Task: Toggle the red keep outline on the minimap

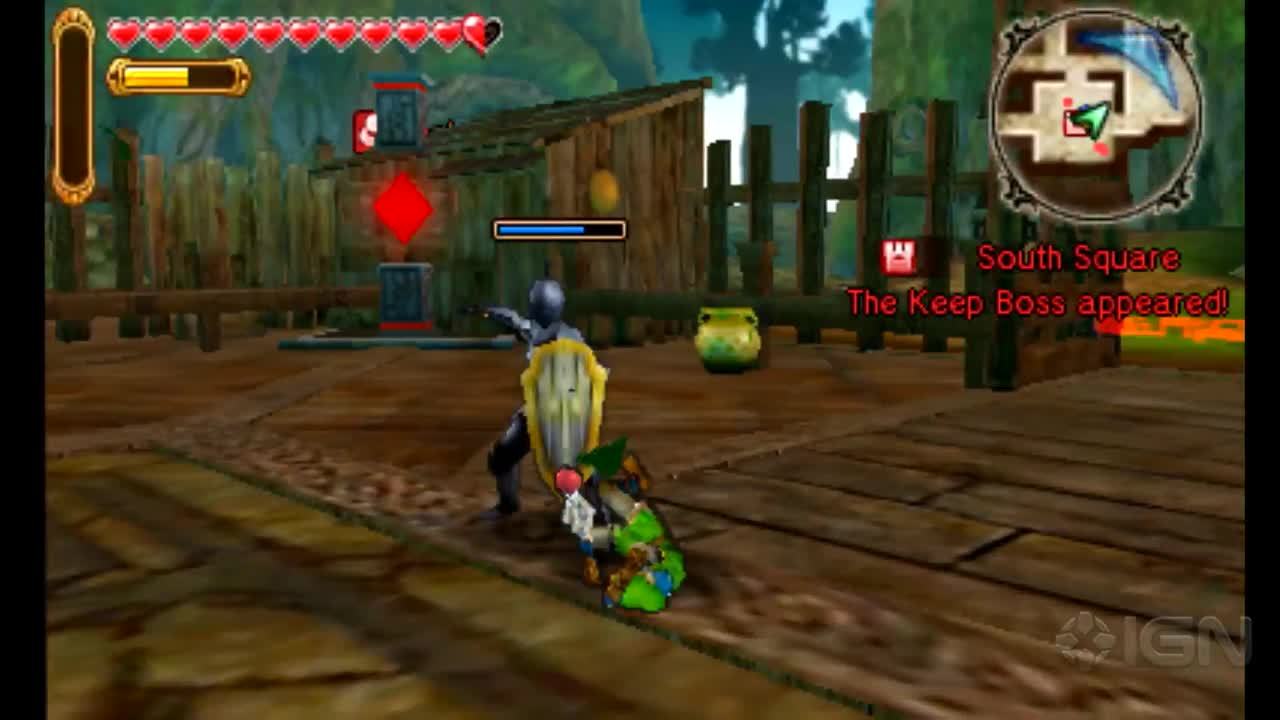Action: click(1076, 124)
